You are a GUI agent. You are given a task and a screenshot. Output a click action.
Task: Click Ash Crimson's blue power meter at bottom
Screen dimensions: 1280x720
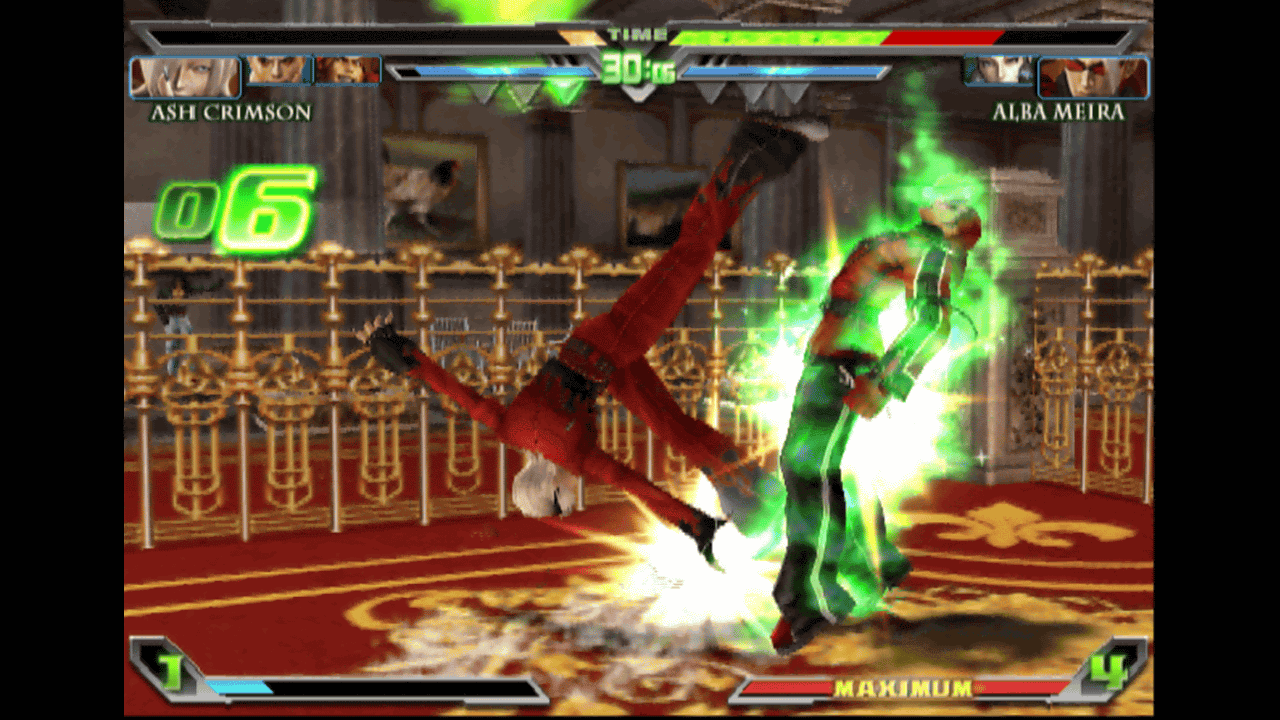coord(240,688)
